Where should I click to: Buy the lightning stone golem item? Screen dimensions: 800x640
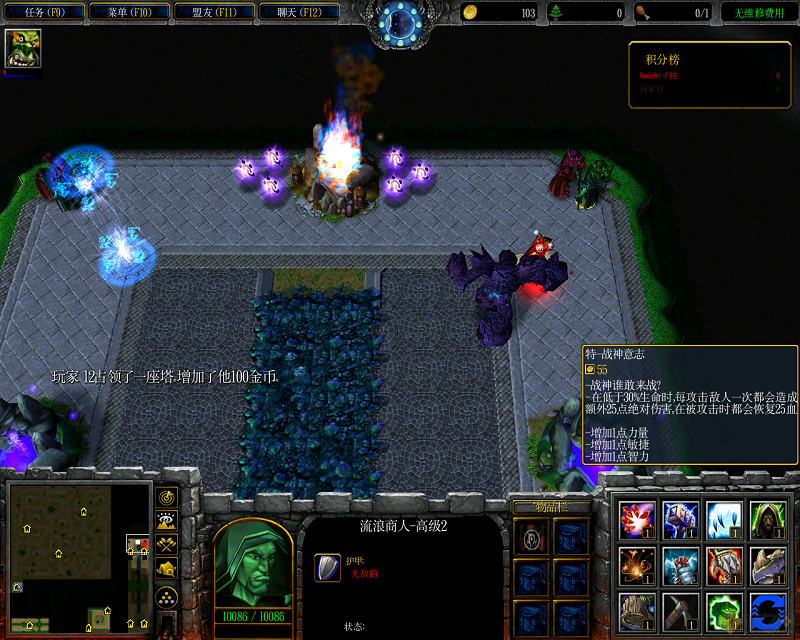[681, 520]
